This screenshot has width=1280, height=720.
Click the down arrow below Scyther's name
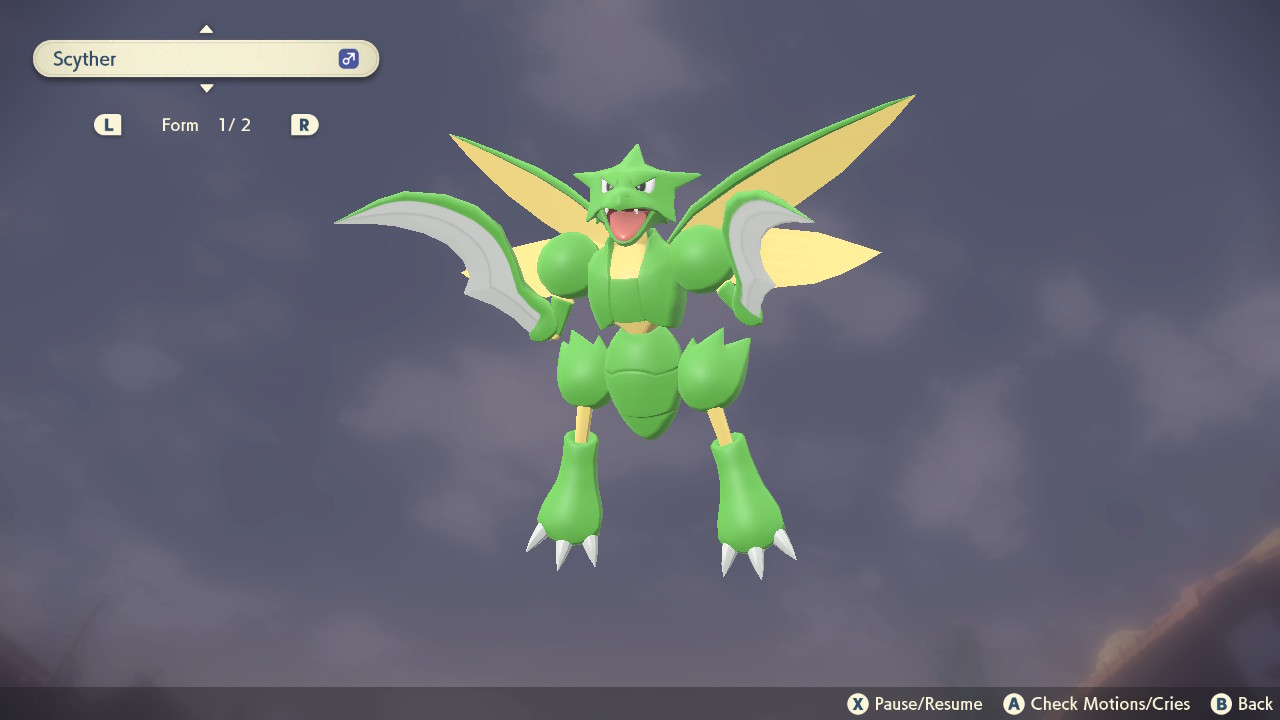(206, 88)
